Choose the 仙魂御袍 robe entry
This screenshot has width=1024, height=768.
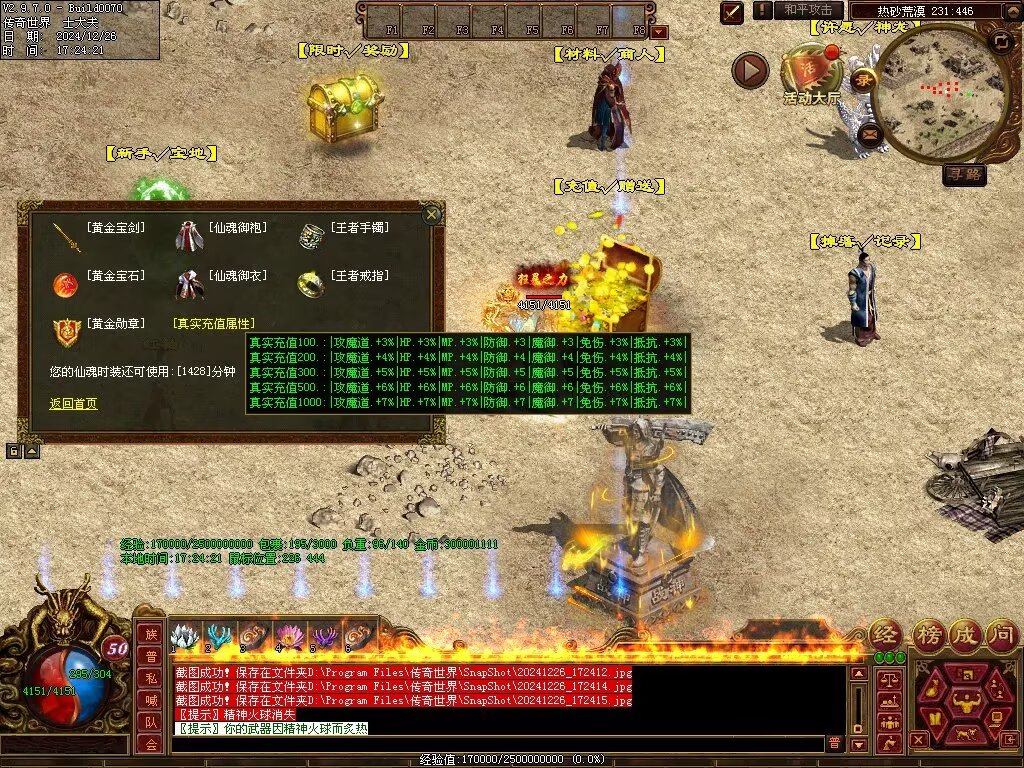click(x=238, y=228)
